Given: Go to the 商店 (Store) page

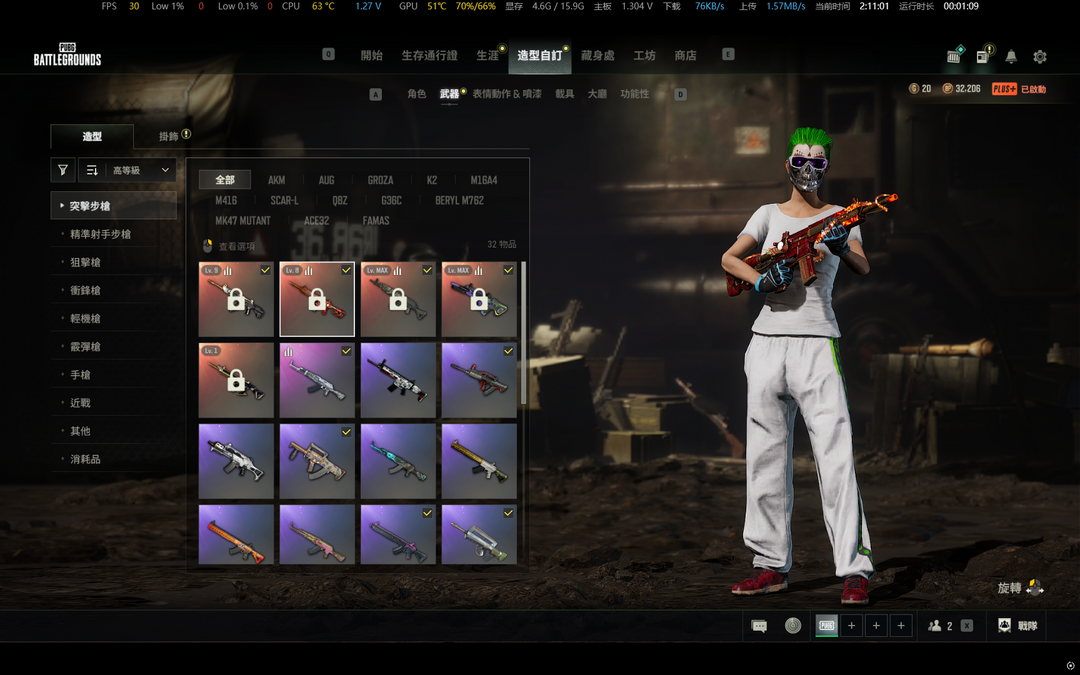Looking at the screenshot, I should coord(685,56).
